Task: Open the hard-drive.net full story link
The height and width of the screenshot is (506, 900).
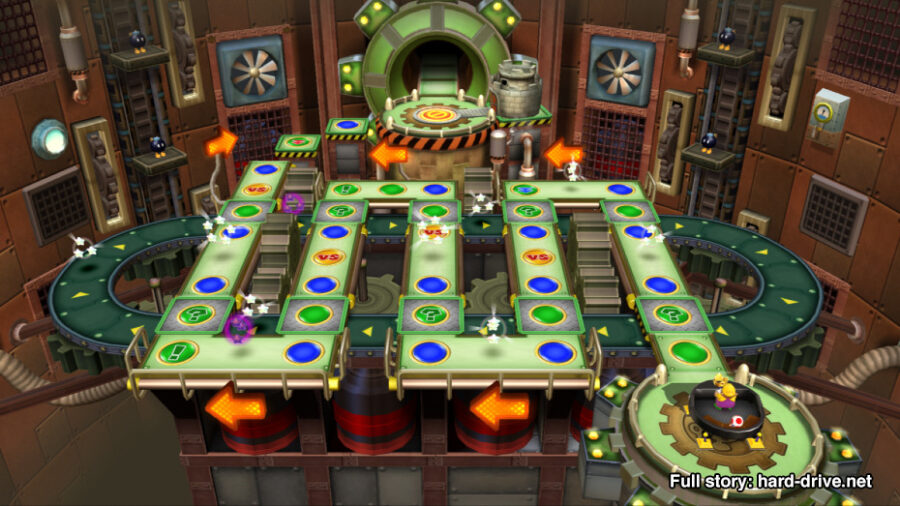Action: (771, 482)
